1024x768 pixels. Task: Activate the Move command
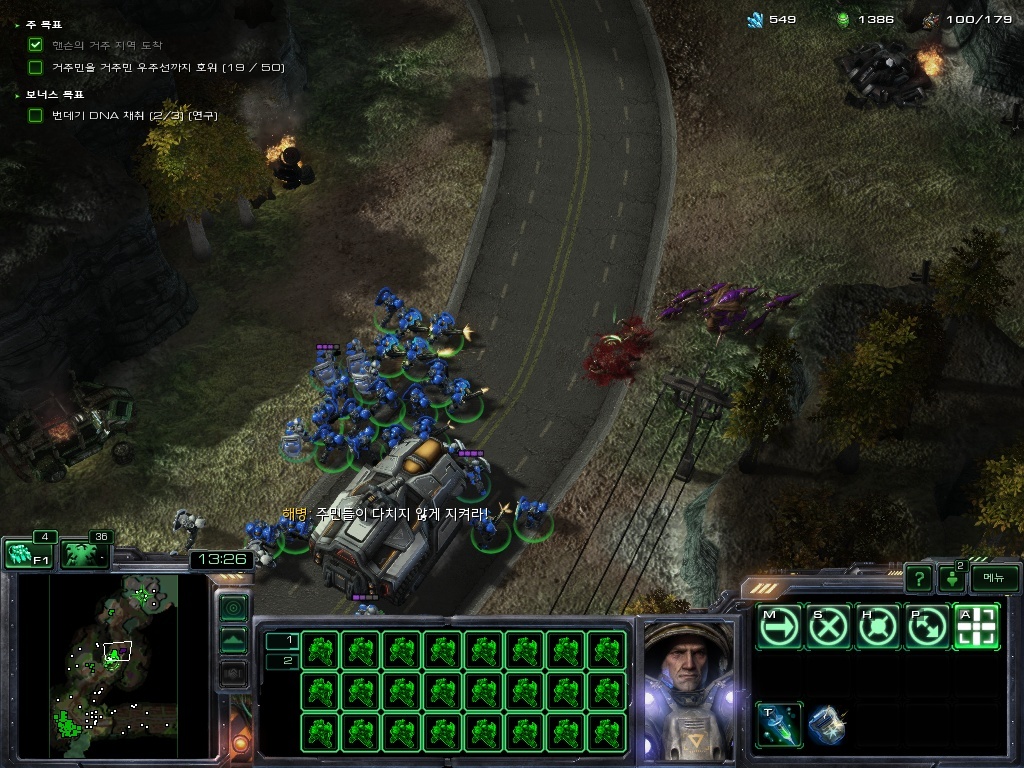coord(778,627)
